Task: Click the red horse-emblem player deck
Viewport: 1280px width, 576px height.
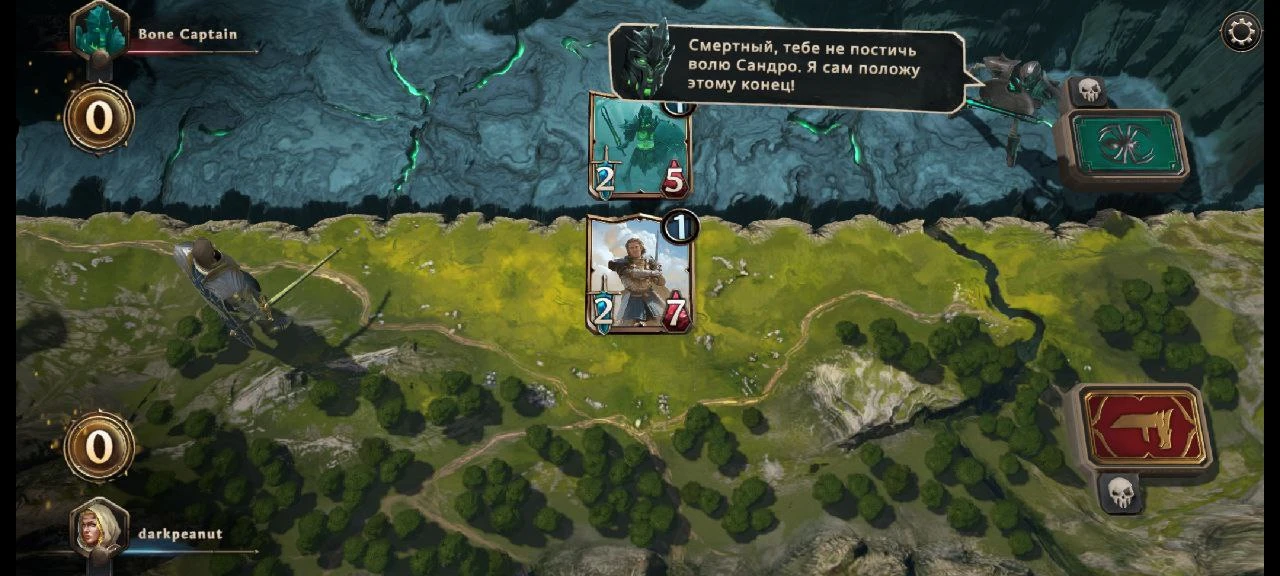Action: pos(1143,427)
